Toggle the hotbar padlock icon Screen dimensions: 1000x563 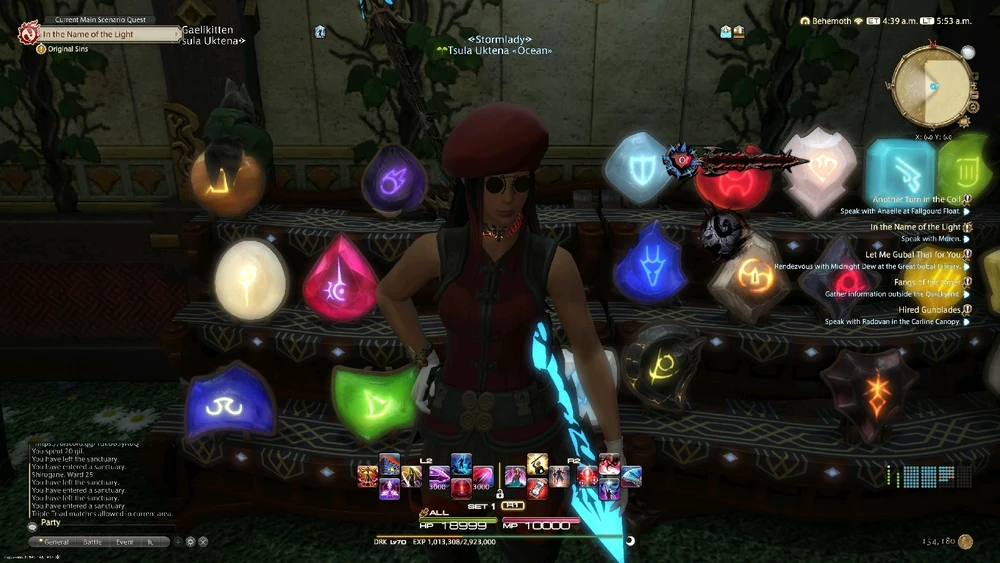[498, 493]
